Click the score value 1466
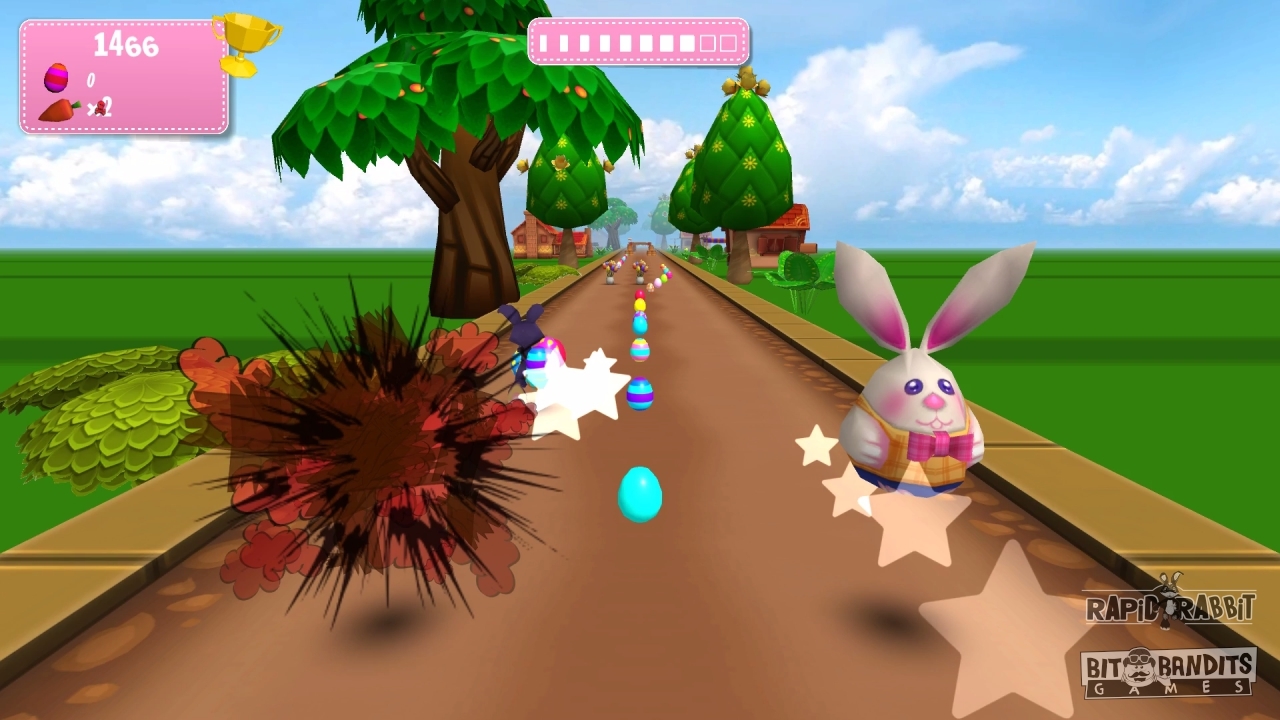The width and height of the screenshot is (1280, 720). point(125,43)
